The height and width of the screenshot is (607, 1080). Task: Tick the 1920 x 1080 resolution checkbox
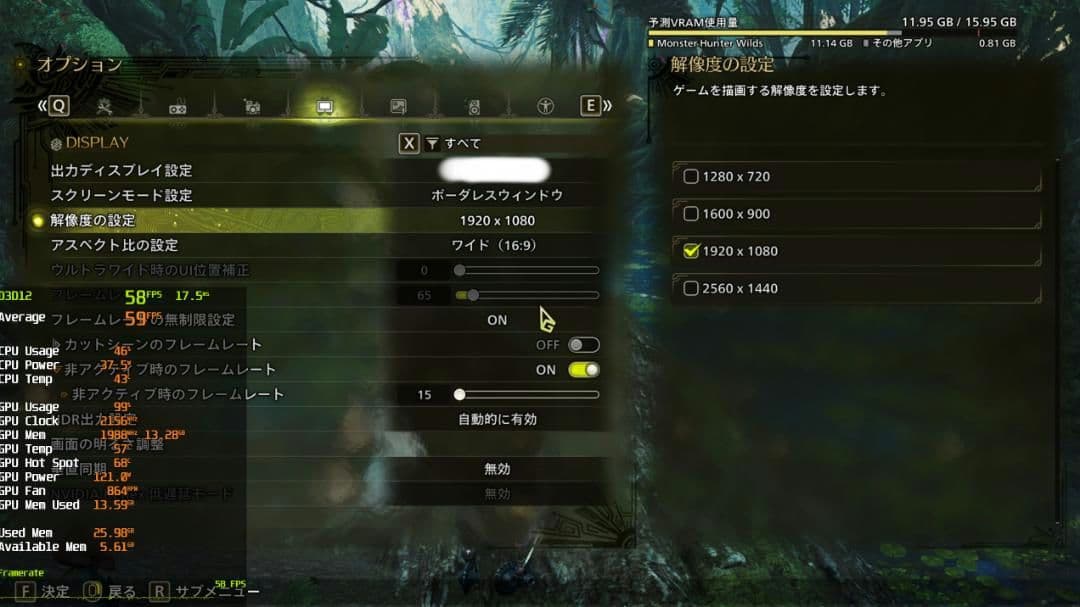point(691,251)
